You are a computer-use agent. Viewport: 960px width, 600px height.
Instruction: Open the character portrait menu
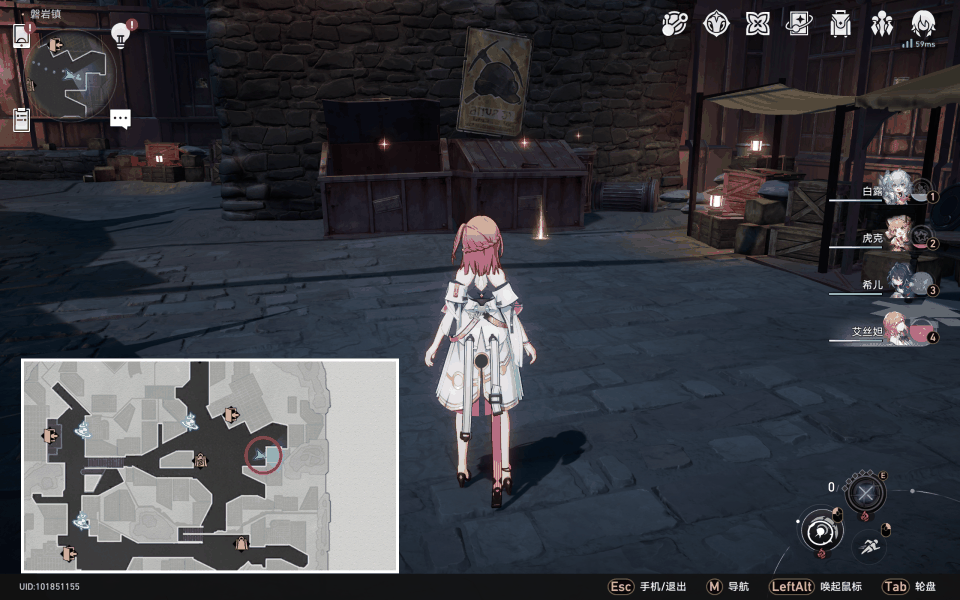(x=923, y=24)
